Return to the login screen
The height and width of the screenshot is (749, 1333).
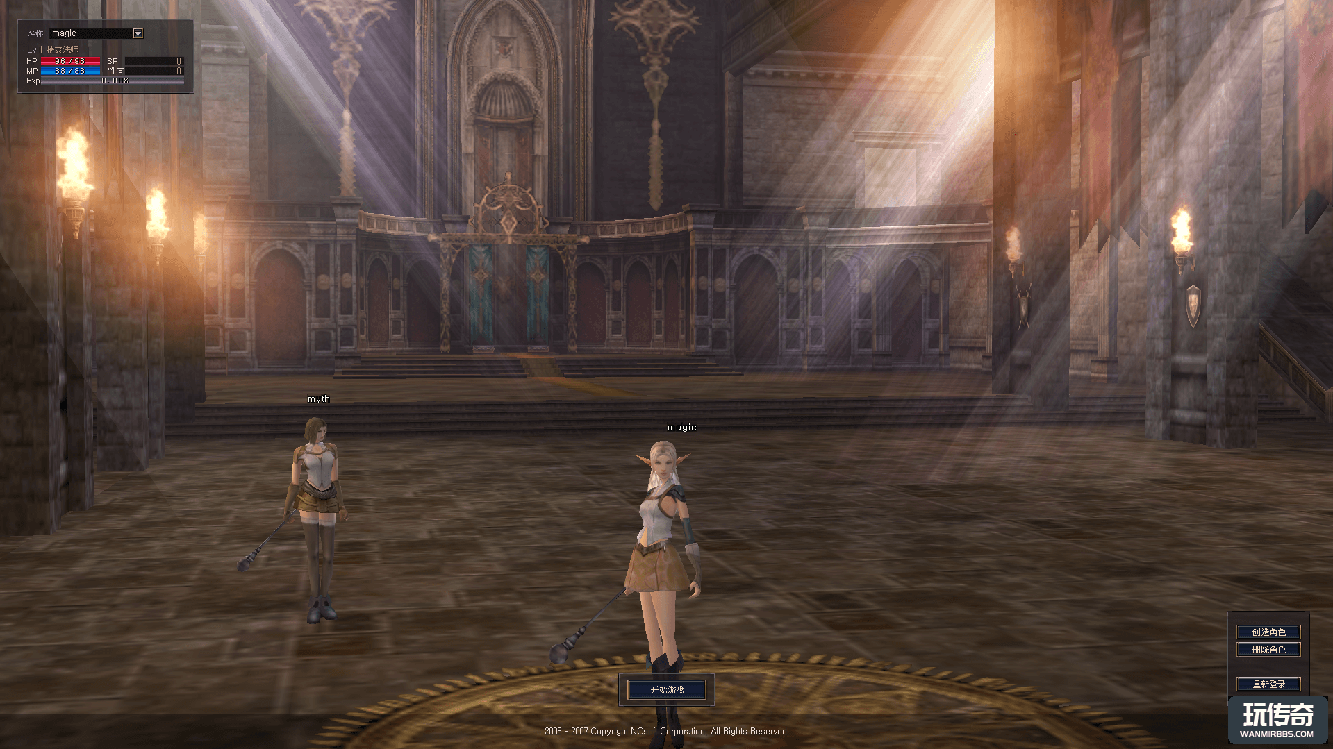tap(1268, 684)
